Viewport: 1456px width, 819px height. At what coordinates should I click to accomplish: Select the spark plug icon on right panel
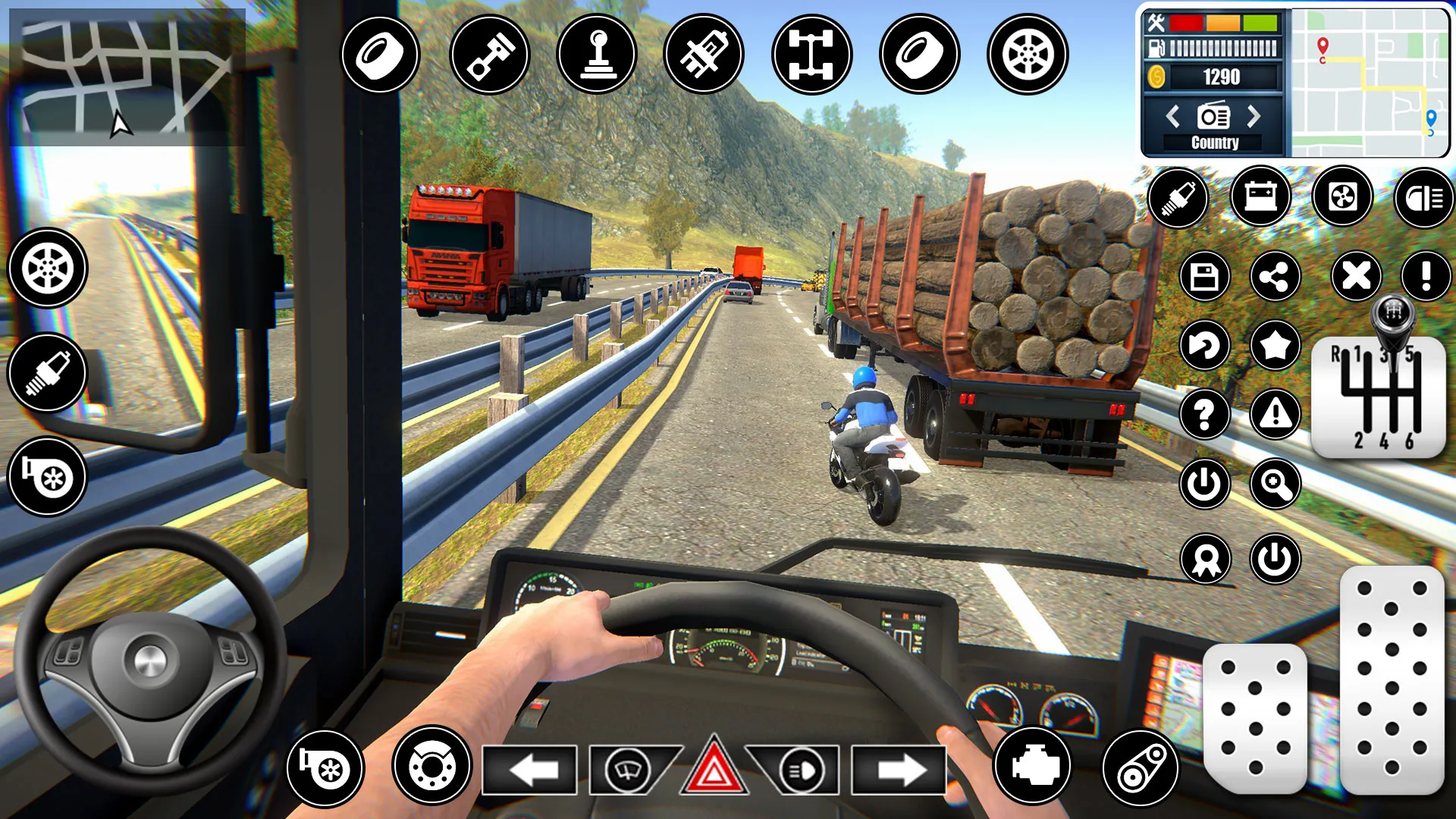[1178, 198]
